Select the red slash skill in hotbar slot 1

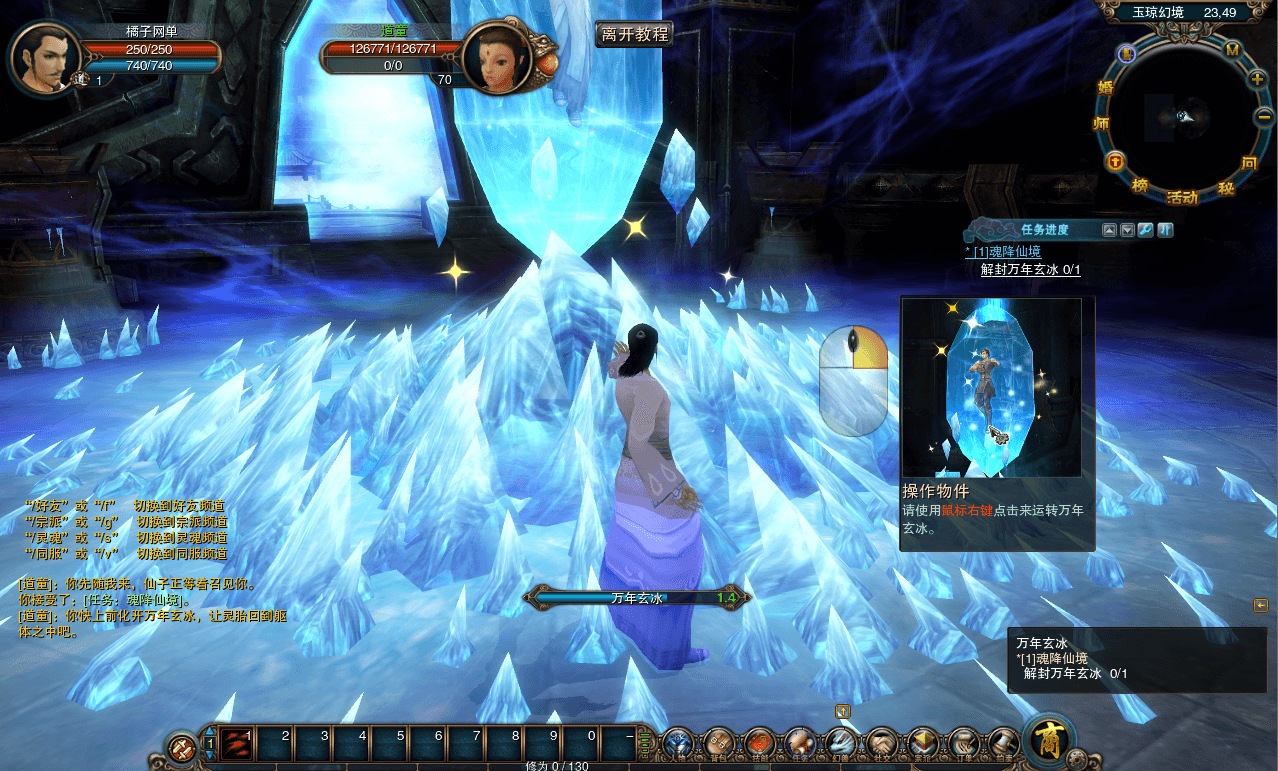pyautogui.click(x=236, y=743)
